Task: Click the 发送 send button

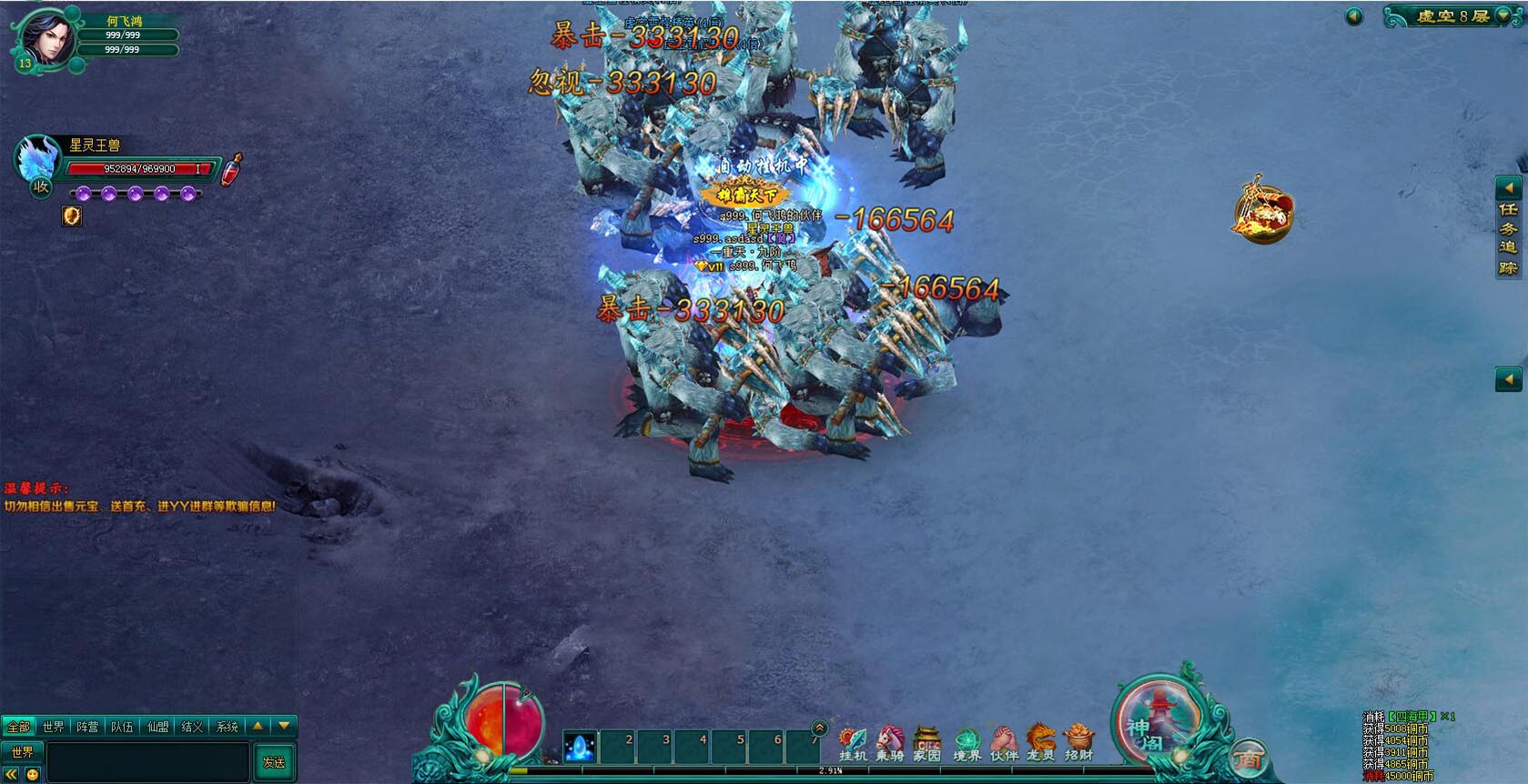Action: (x=274, y=762)
